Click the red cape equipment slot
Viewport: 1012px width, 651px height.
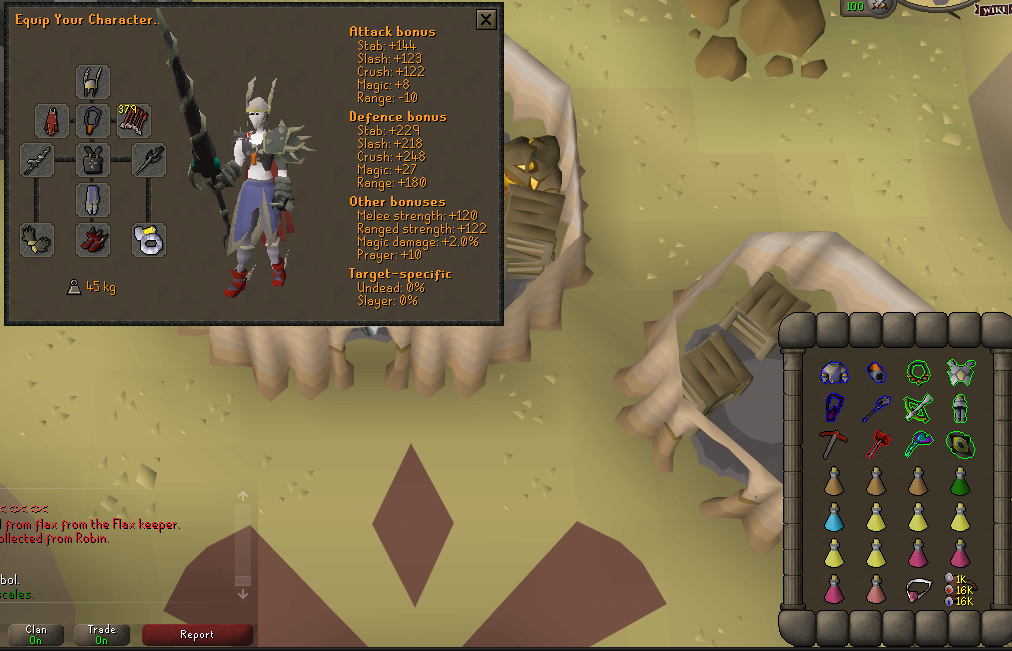(52, 121)
